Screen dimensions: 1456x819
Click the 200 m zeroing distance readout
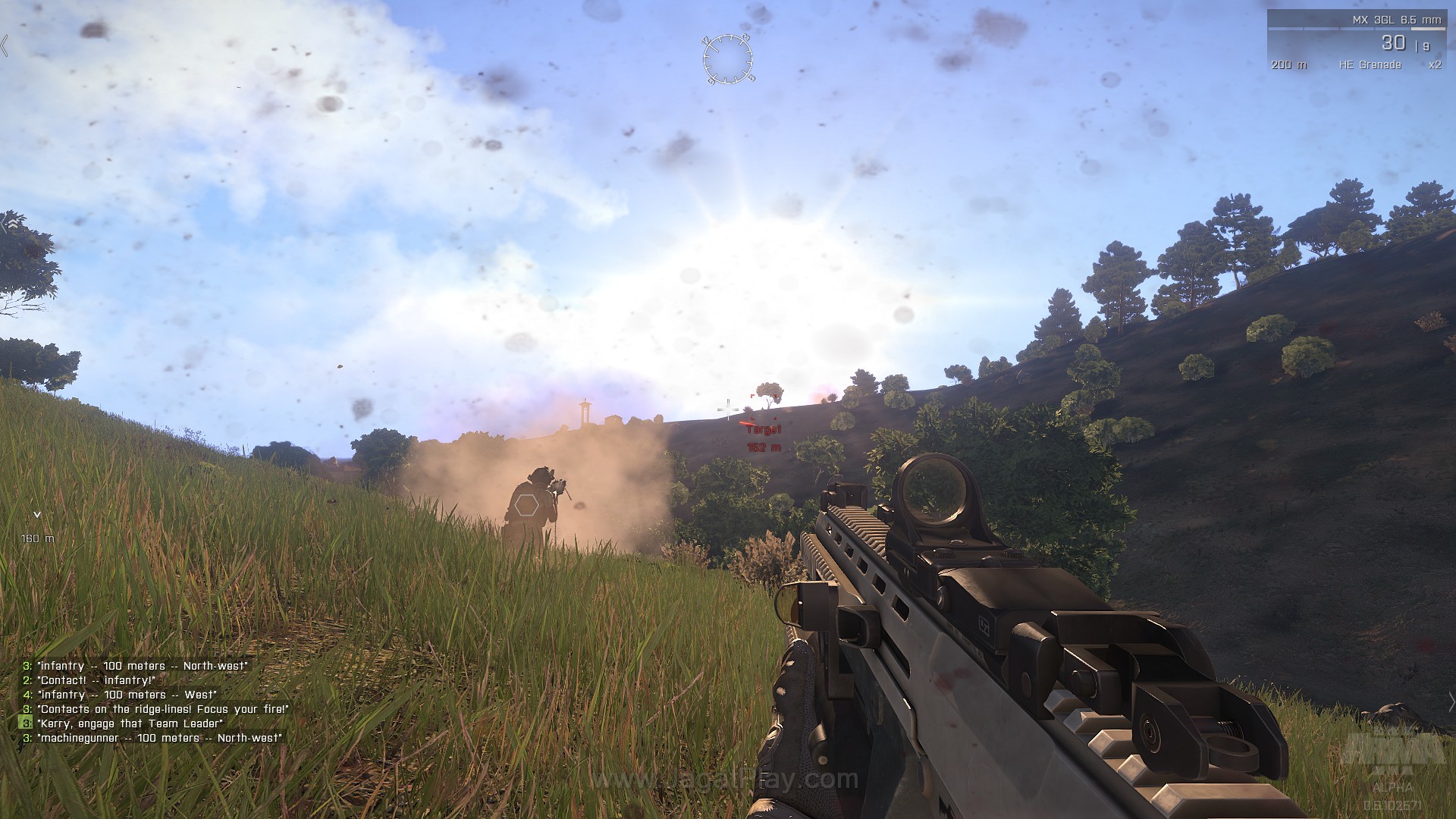pyautogui.click(x=1289, y=66)
